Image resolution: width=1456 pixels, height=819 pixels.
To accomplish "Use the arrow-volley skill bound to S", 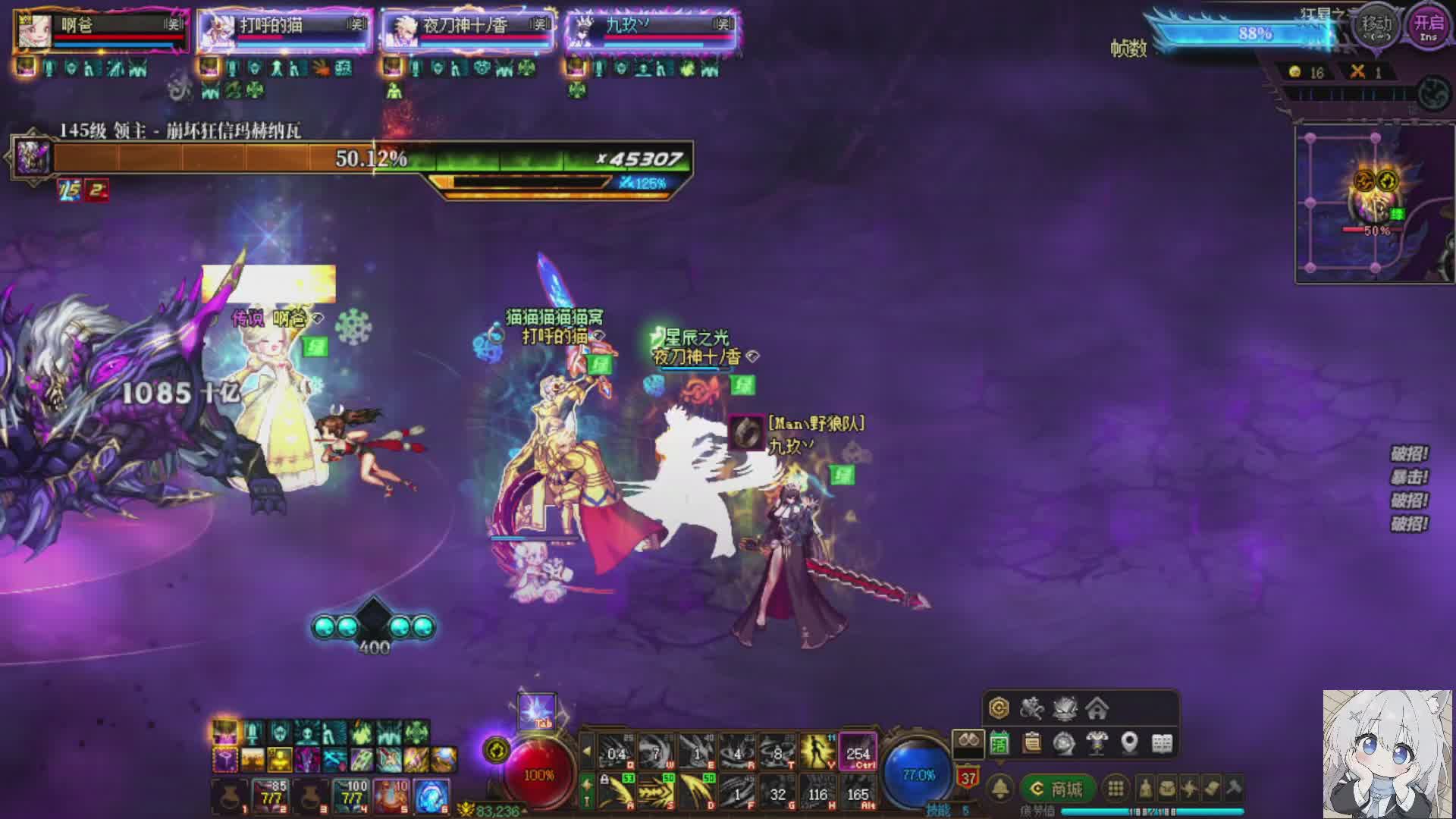I will (656, 792).
